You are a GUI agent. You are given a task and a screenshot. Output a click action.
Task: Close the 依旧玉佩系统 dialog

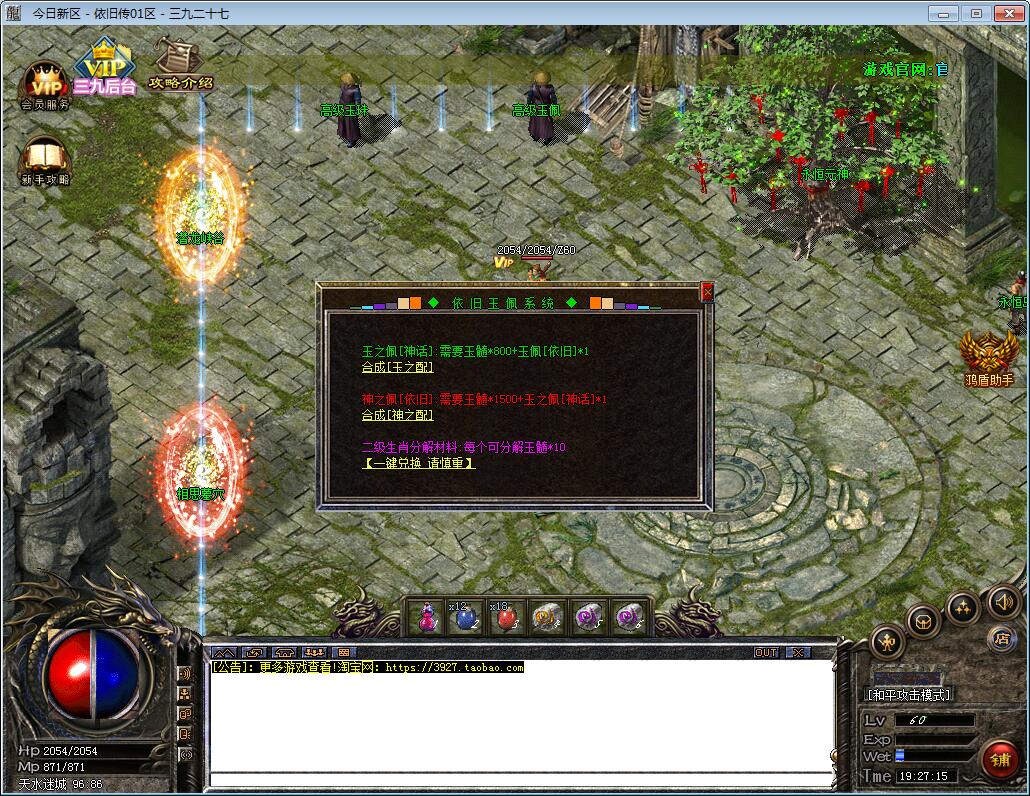707,292
